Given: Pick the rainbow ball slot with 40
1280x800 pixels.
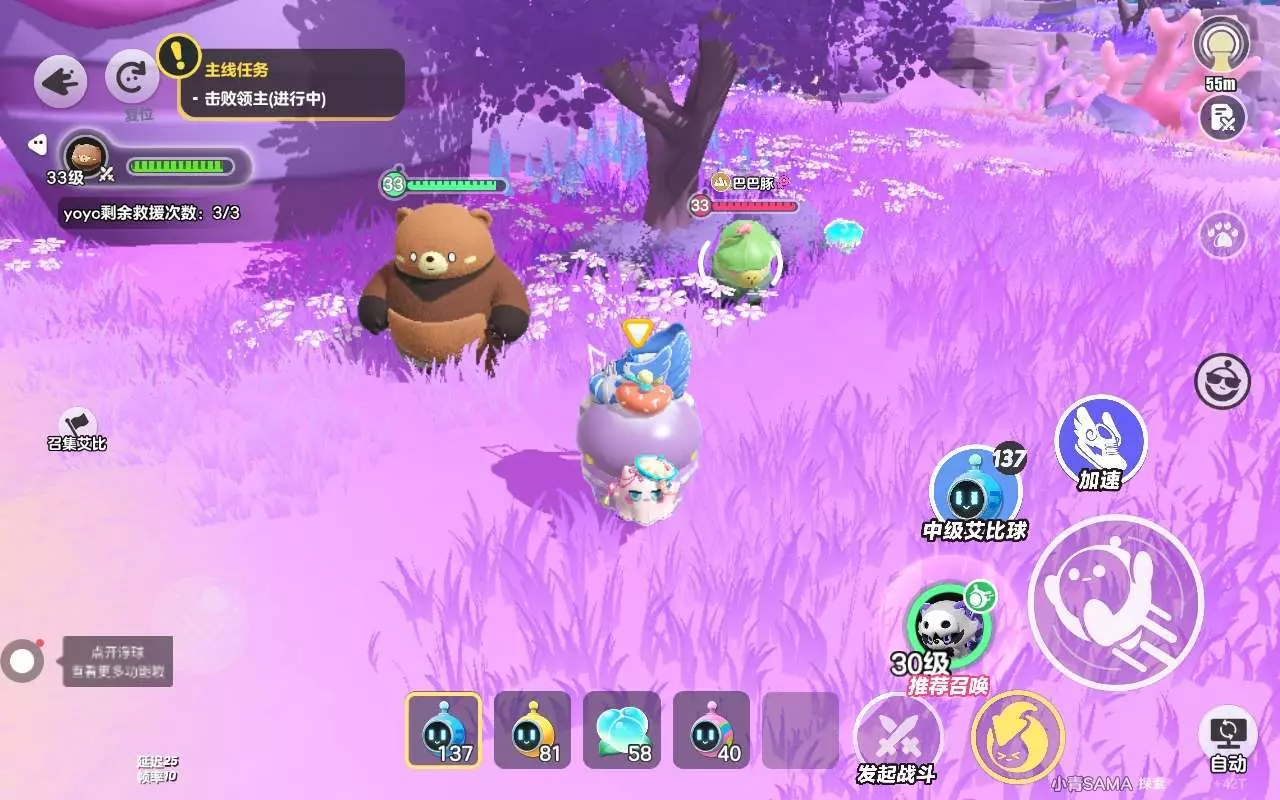Looking at the screenshot, I should tap(711, 731).
